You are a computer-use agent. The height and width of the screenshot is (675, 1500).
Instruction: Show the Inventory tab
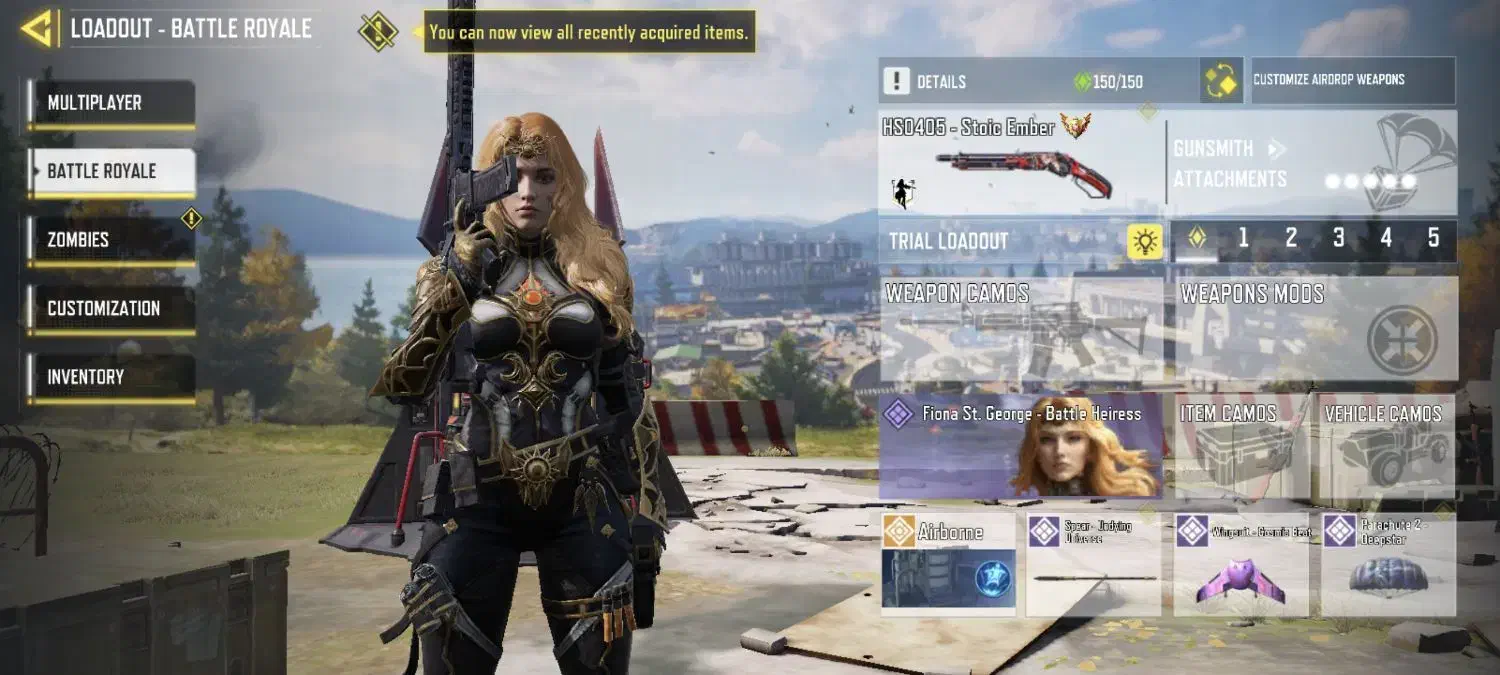tap(111, 377)
